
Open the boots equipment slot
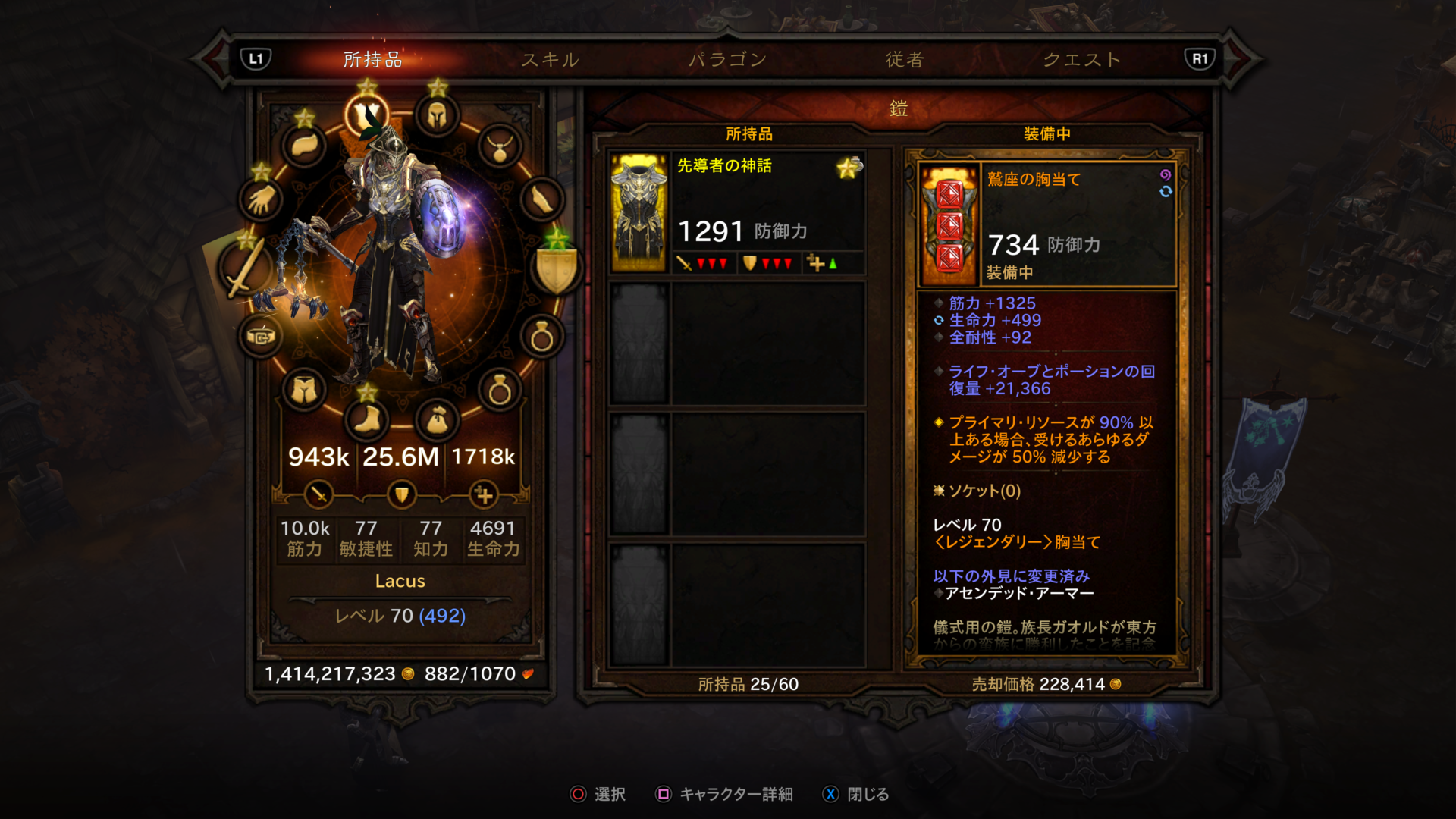[367, 419]
